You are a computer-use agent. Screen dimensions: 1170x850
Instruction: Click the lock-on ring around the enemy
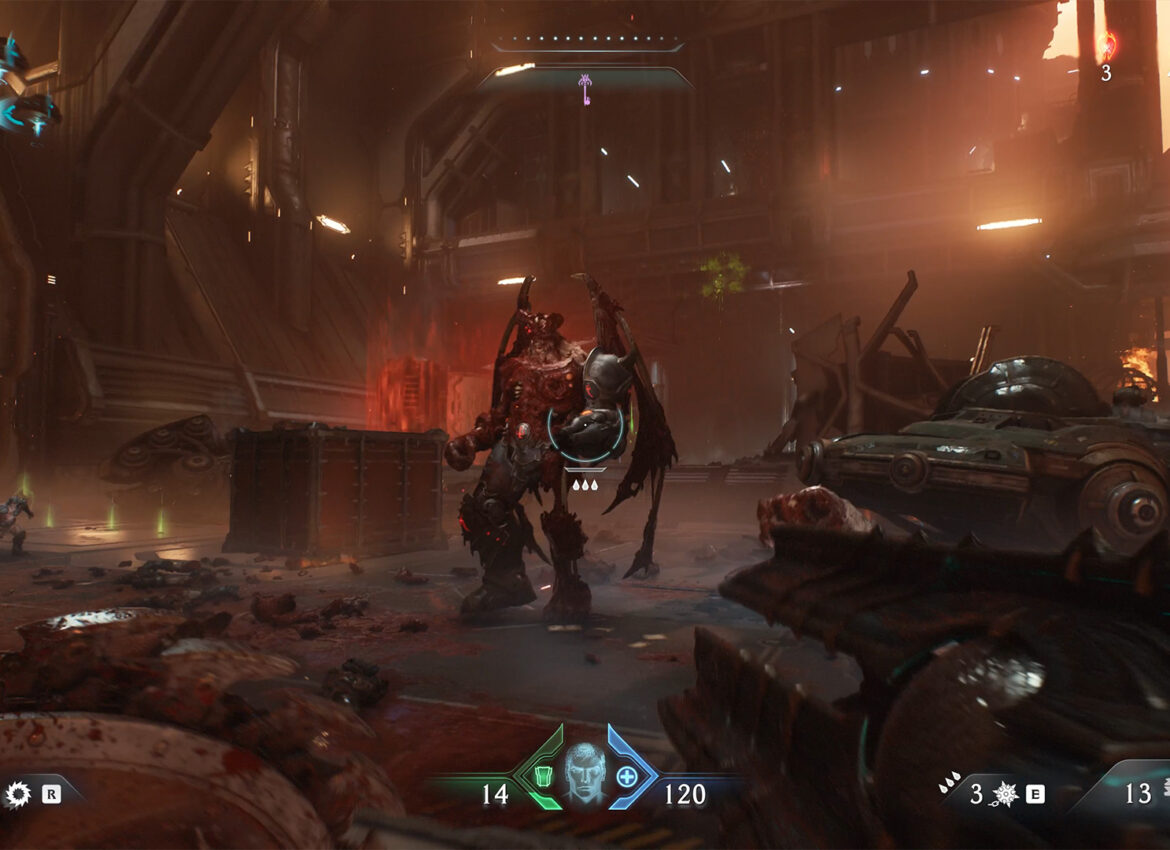point(586,424)
